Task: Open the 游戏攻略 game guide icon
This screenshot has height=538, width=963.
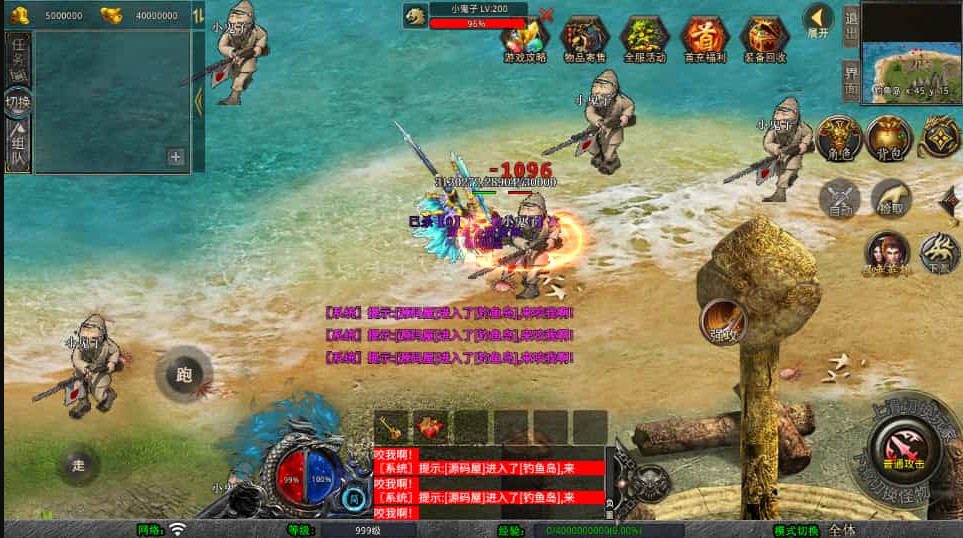Action: point(526,39)
